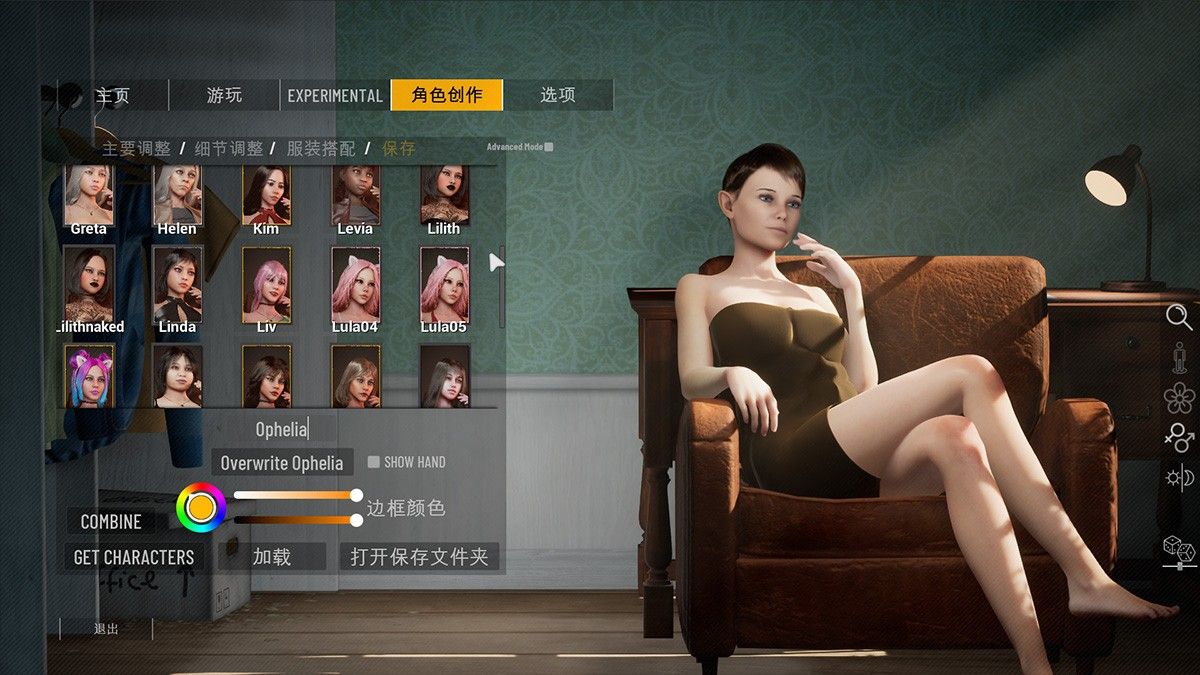The image size is (1200, 675).
Task: Open the 游玩 play tab
Action: 224,96
